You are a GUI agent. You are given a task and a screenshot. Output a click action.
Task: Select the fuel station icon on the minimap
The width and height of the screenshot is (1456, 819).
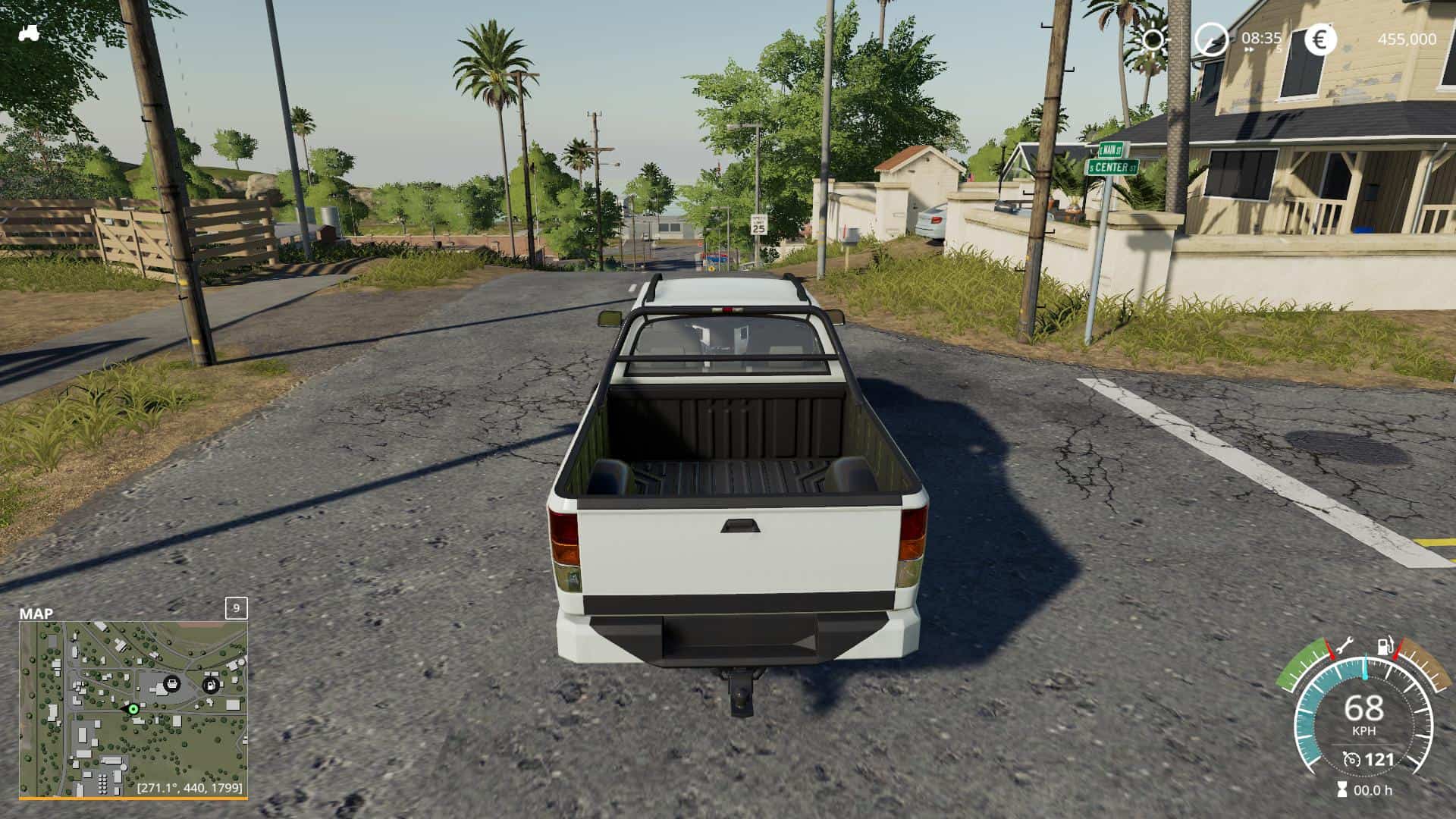tap(211, 686)
